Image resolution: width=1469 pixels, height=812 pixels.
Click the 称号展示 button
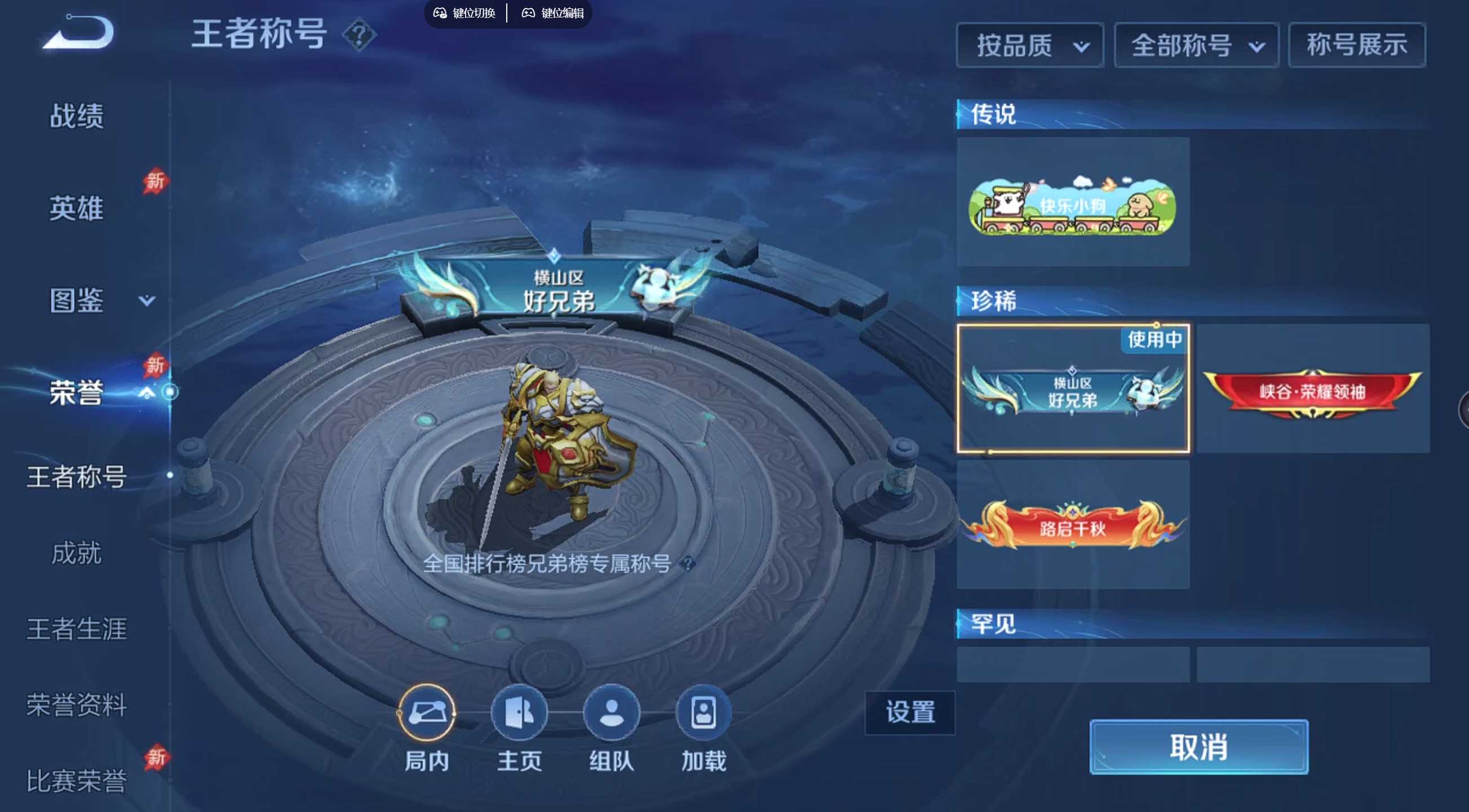(x=1357, y=45)
